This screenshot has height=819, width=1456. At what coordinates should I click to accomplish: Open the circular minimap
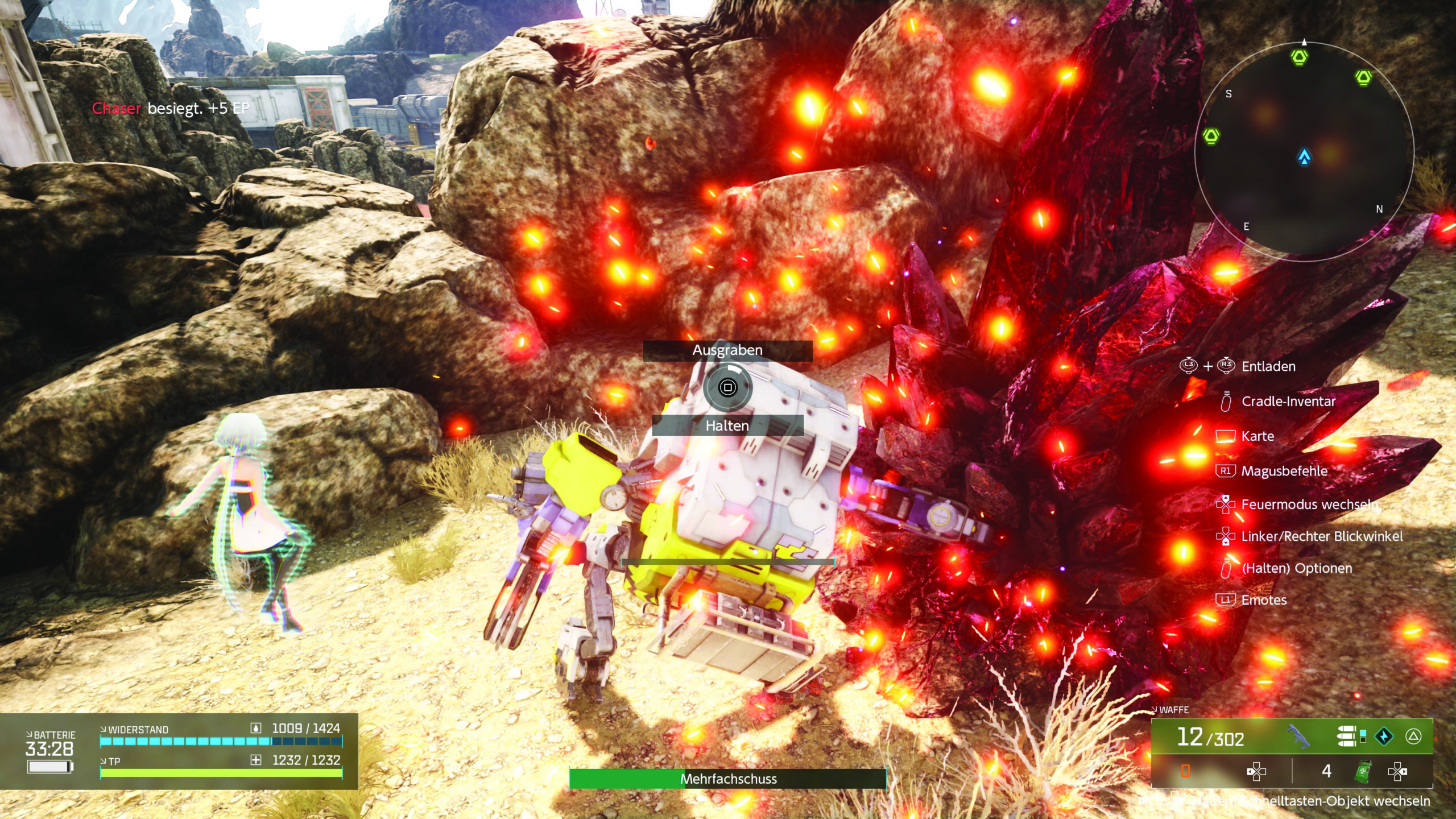[1304, 151]
